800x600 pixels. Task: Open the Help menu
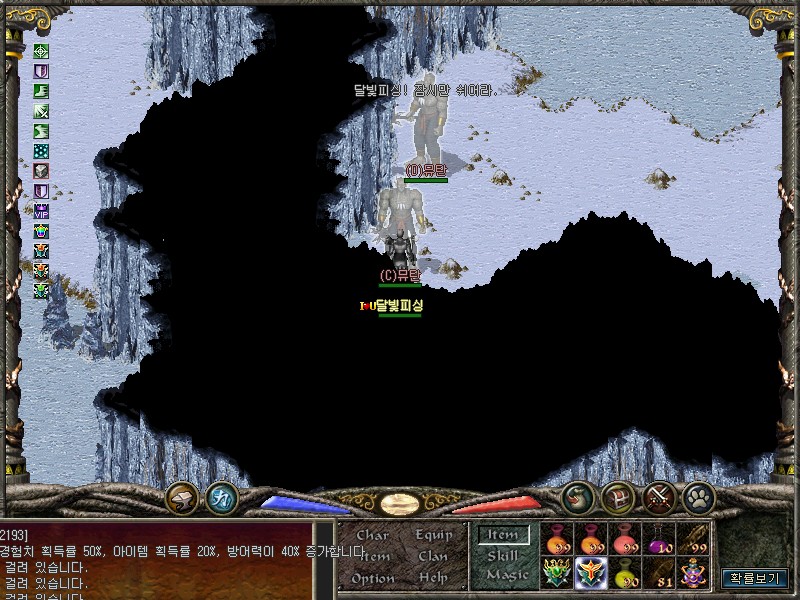[x=433, y=578]
